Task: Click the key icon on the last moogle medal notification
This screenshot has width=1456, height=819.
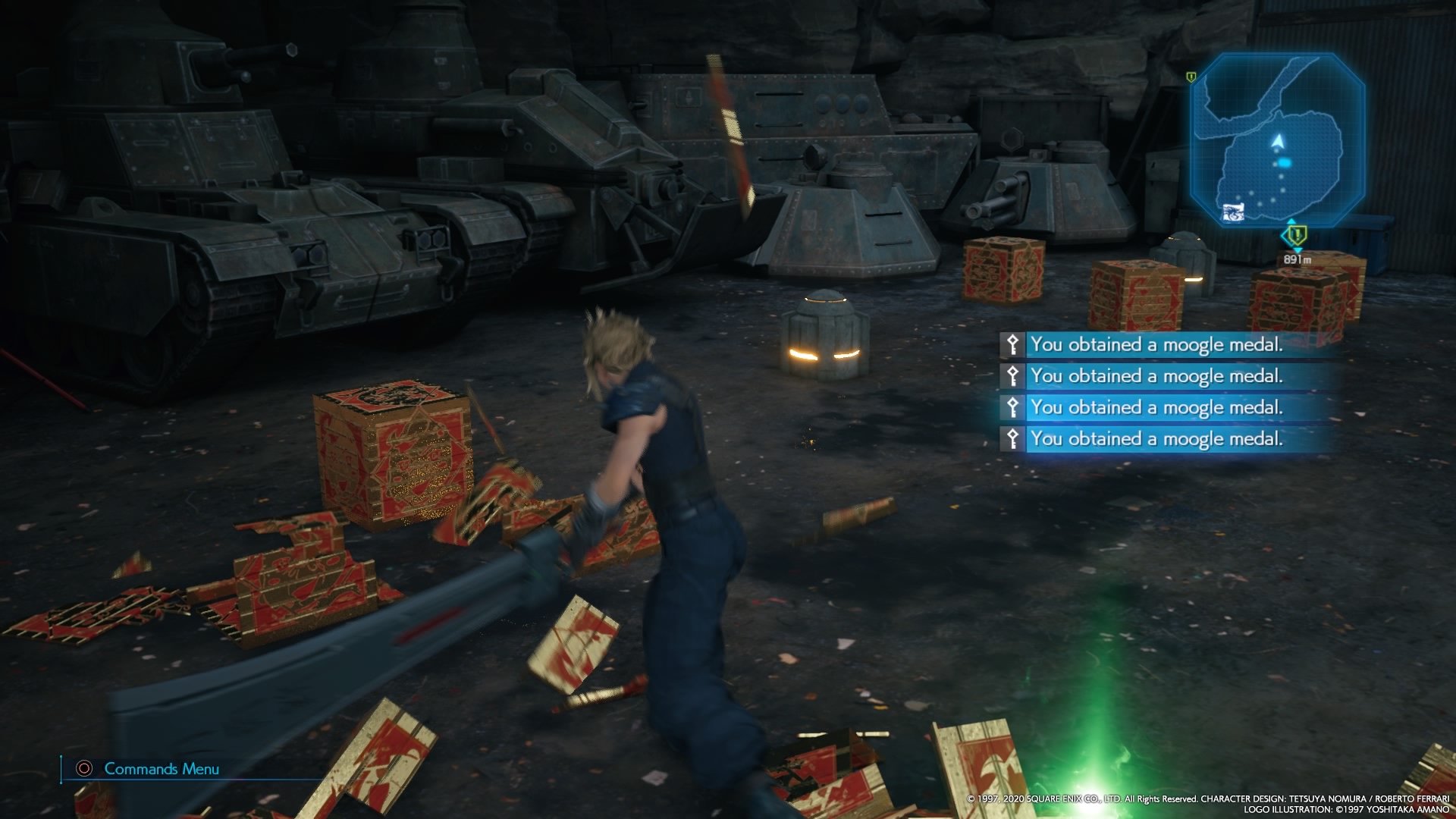Action: point(1014,438)
